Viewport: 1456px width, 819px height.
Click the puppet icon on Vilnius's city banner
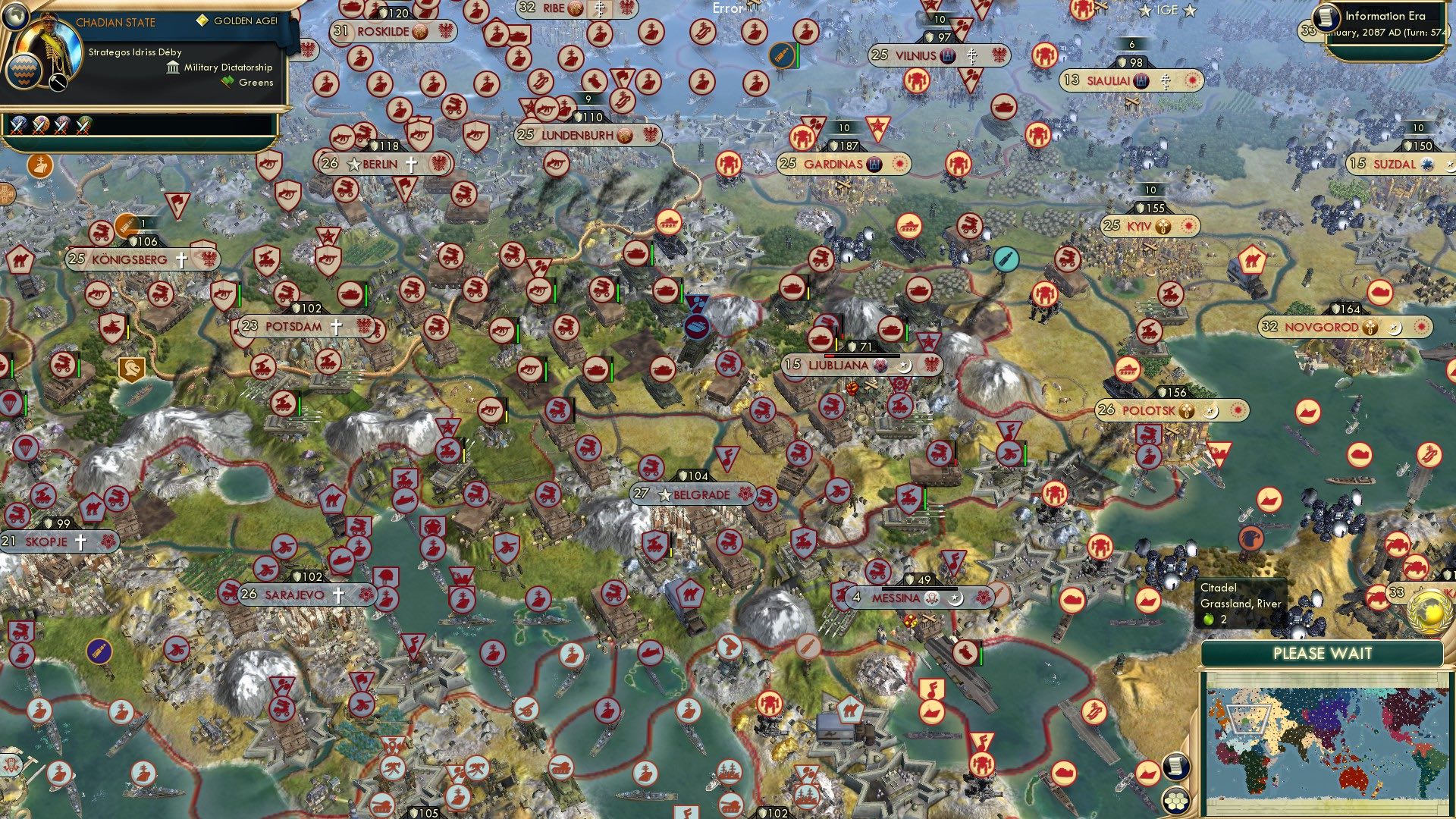(949, 55)
